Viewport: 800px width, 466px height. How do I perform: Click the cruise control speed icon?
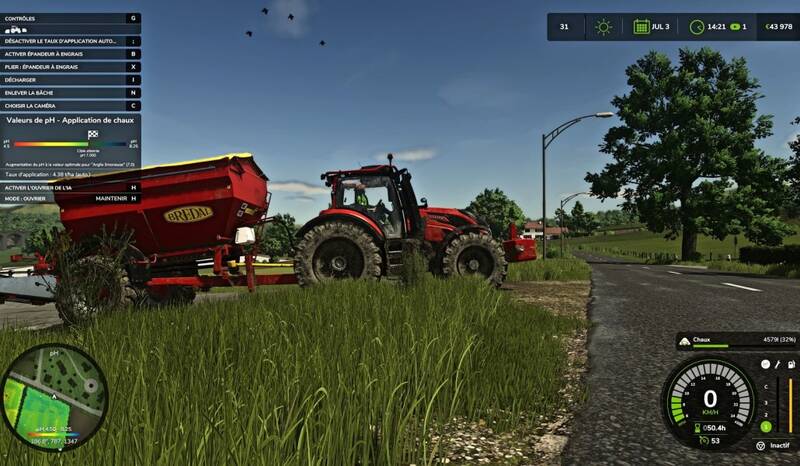click(703, 440)
